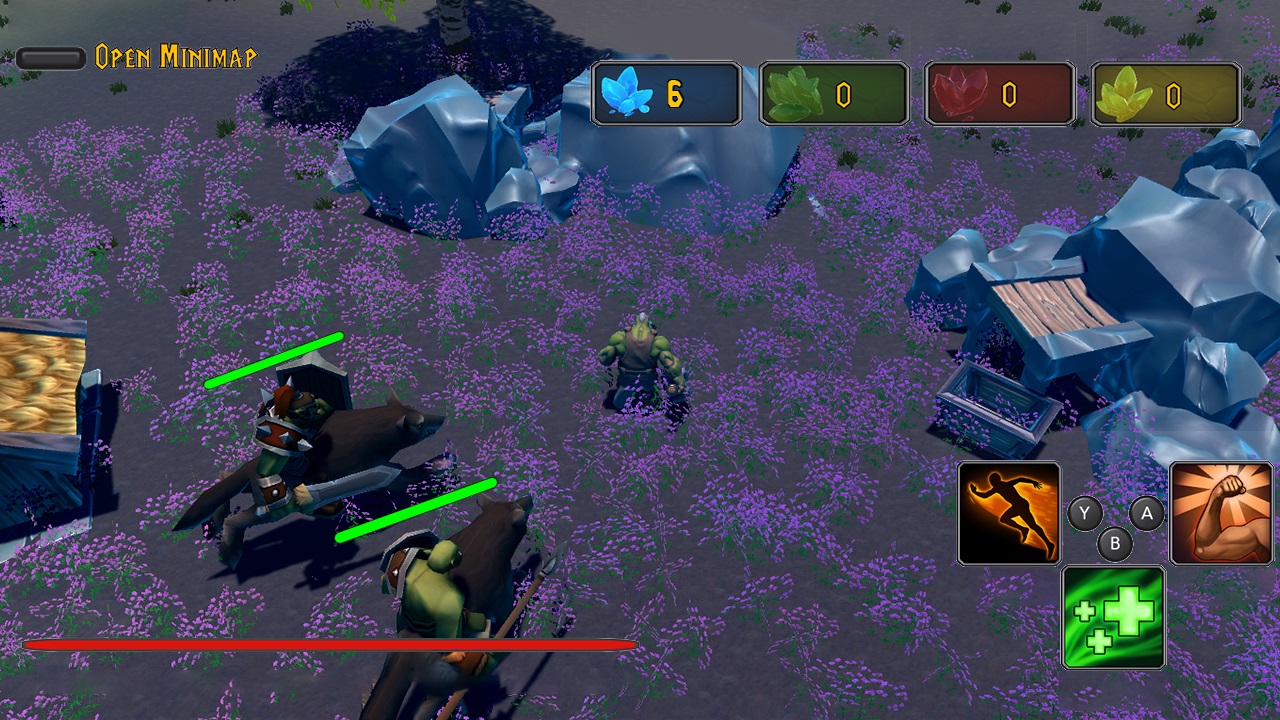The image size is (1280, 720).
Task: Use the green Heal cross ability
Action: [x=1113, y=616]
